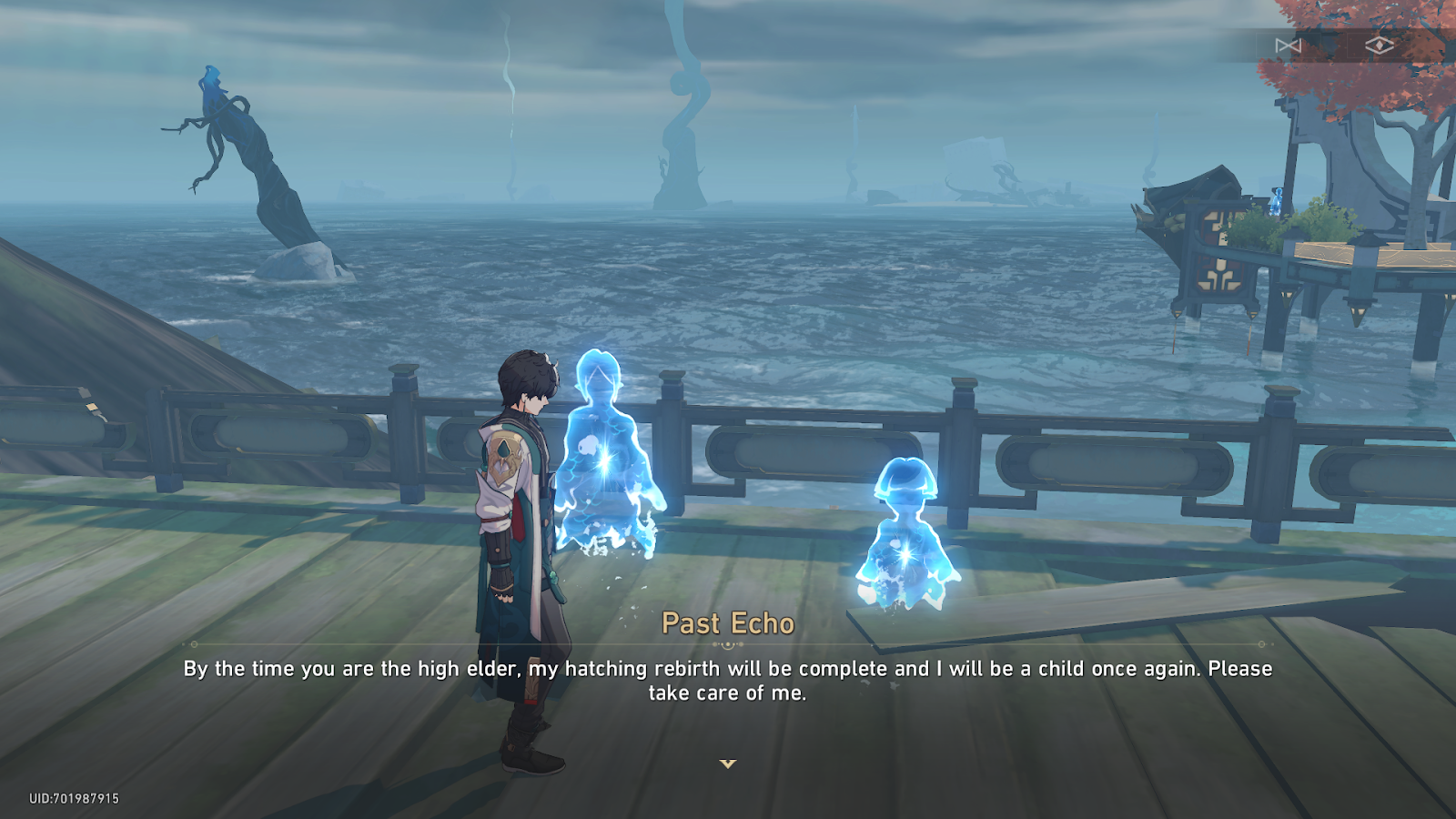Hide the interface with the eye icon

1380,45
